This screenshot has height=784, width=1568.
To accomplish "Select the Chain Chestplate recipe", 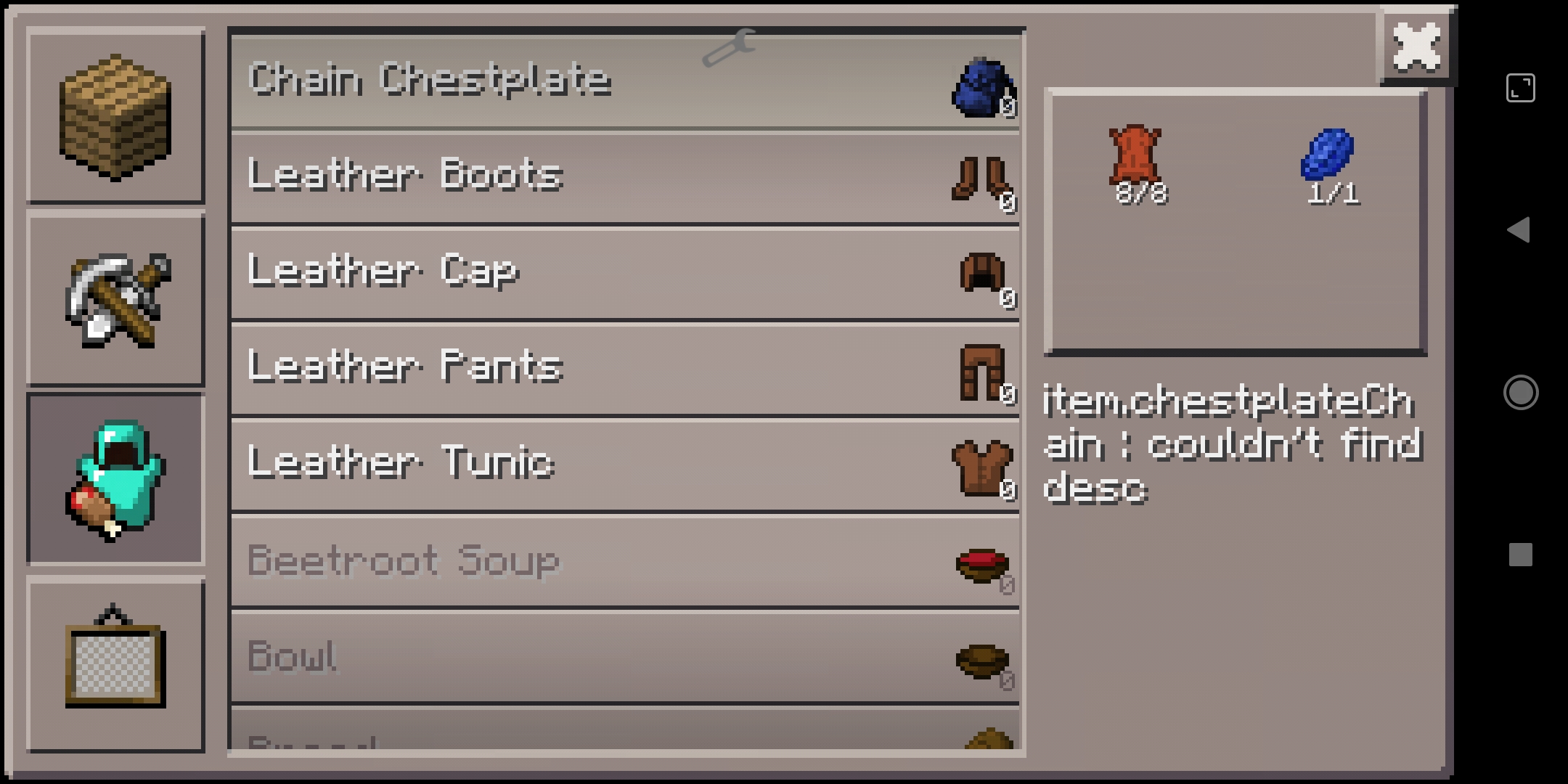I will tap(624, 81).
